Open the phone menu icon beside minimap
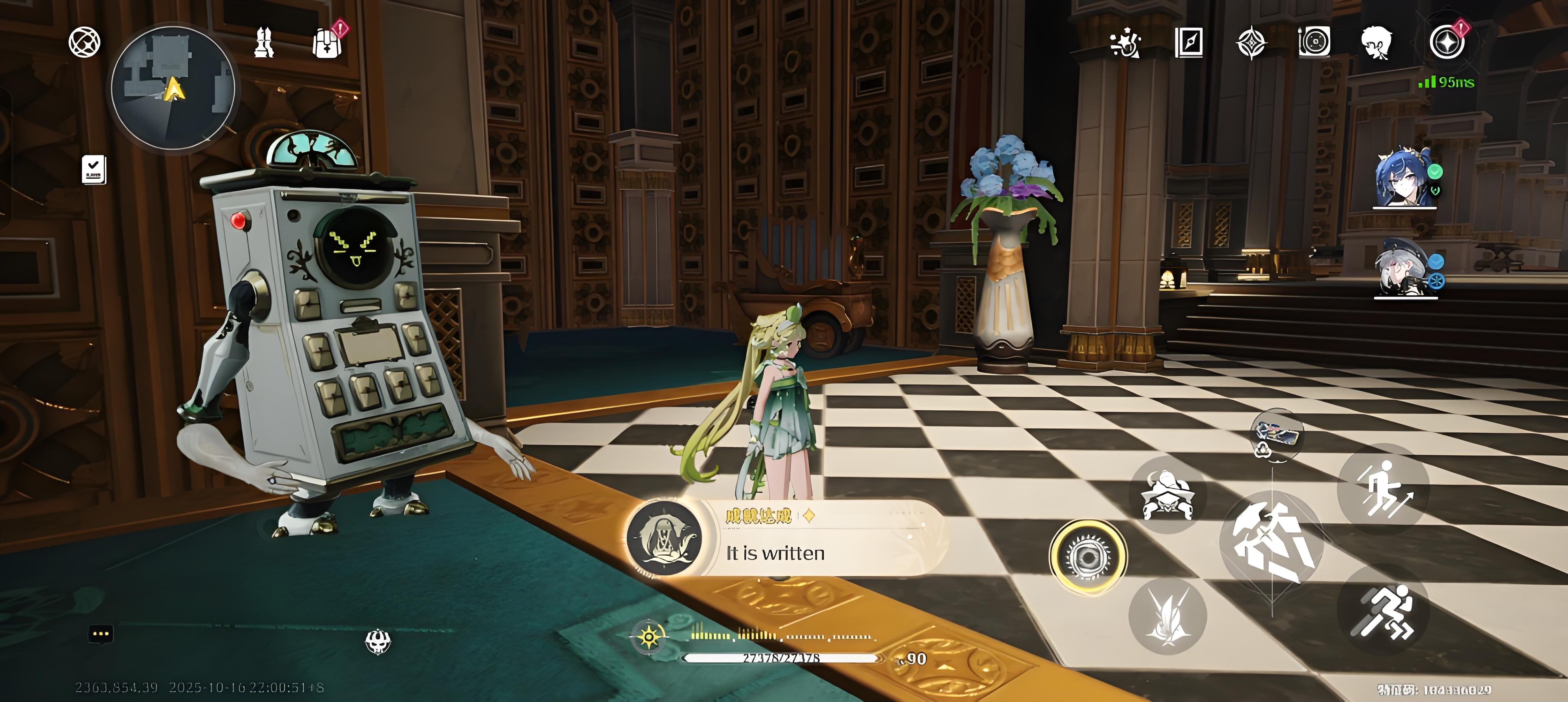This screenshot has width=1568, height=702. [84, 43]
